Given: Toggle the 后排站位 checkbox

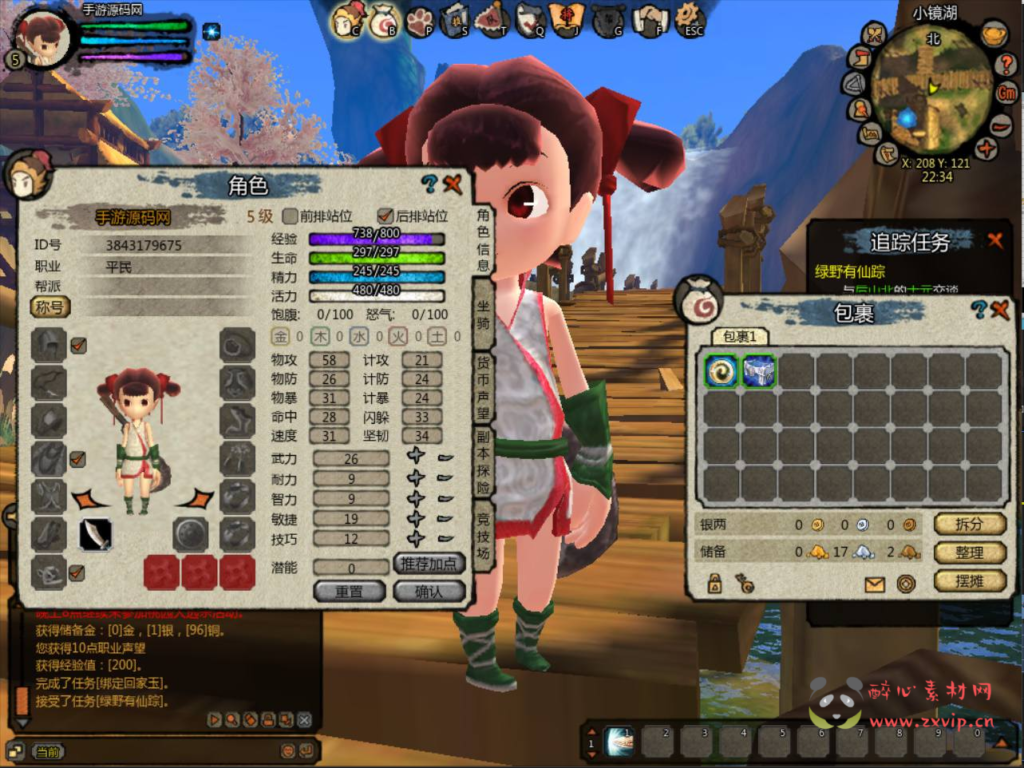Looking at the screenshot, I should 384,216.
